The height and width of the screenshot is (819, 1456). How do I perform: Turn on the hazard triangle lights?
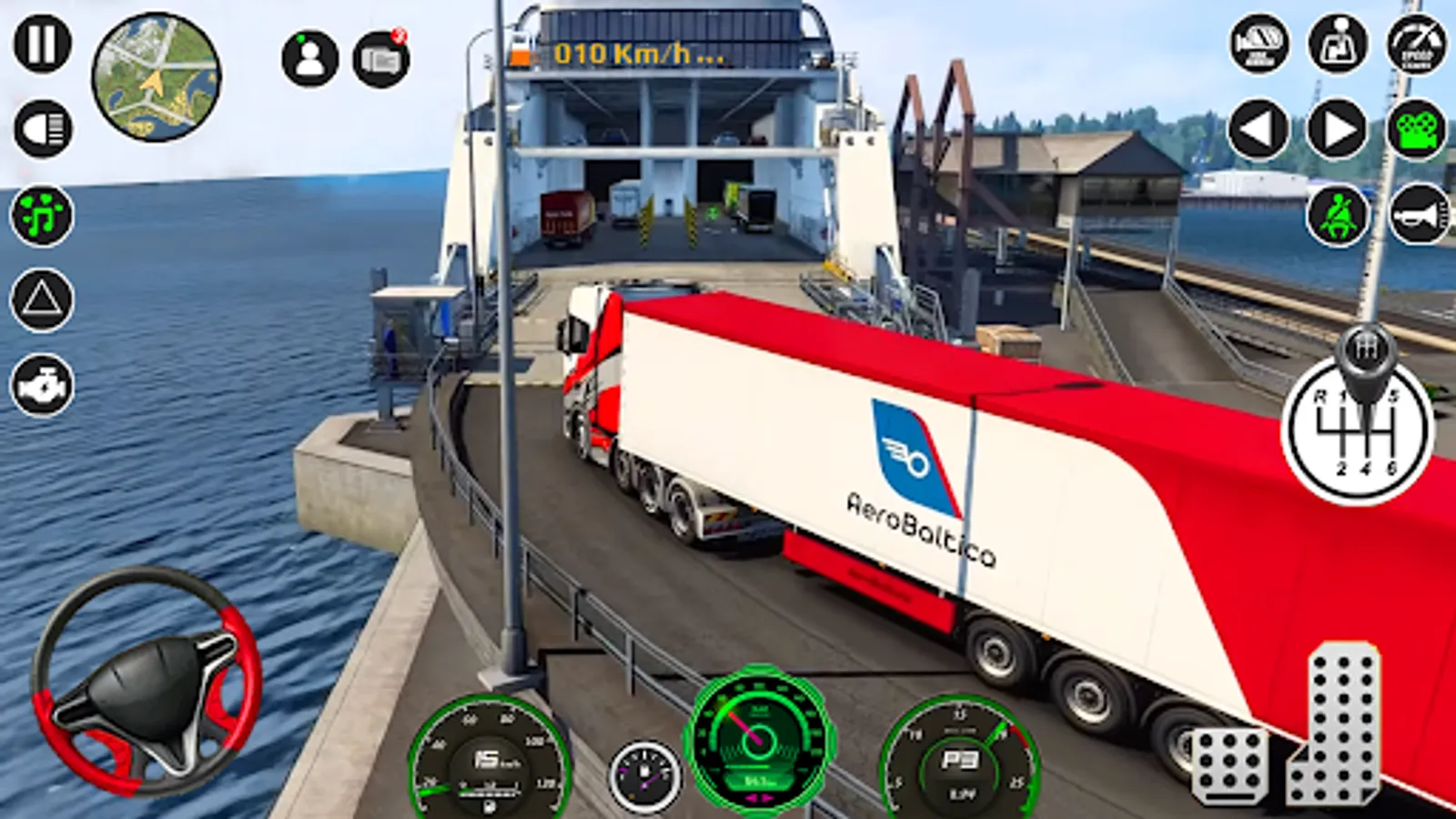[x=42, y=299]
